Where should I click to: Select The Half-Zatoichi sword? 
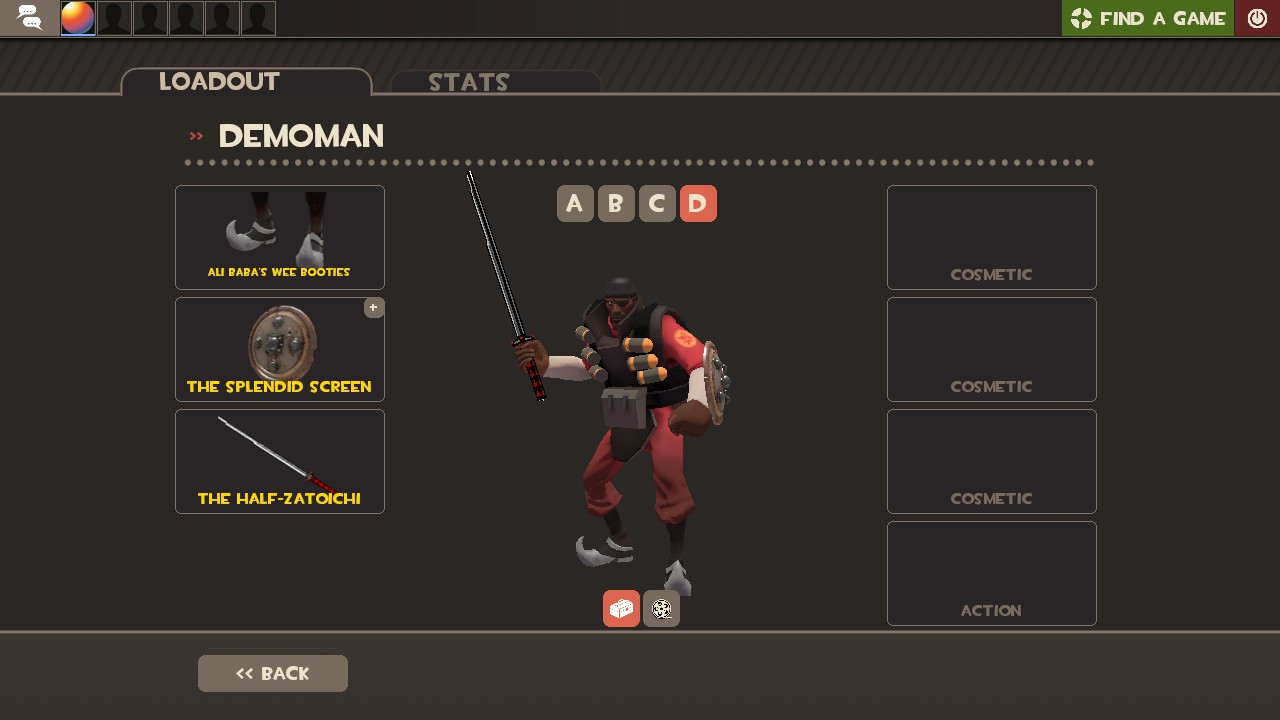(x=279, y=461)
